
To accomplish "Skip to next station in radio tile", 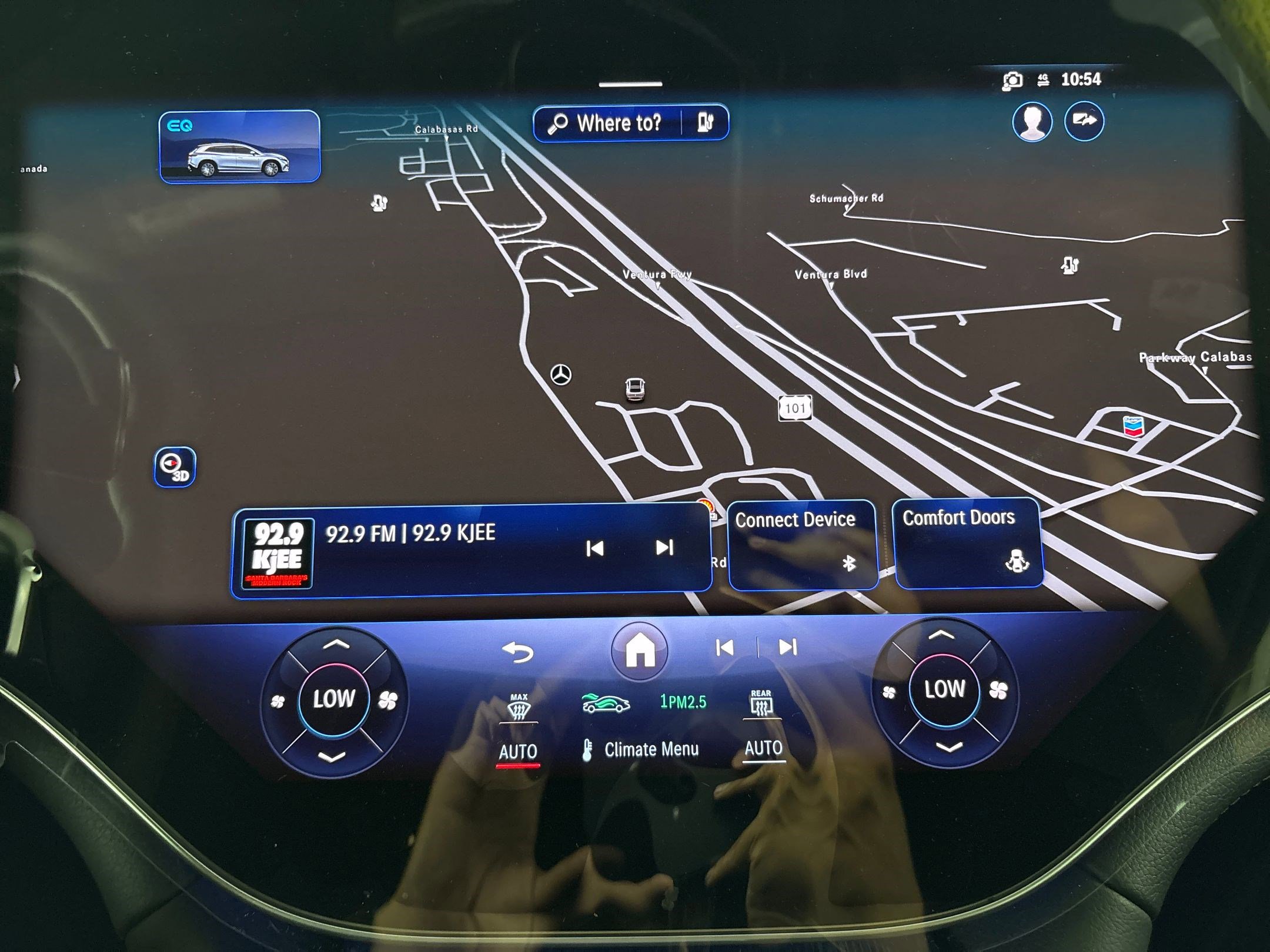I will coord(664,548).
